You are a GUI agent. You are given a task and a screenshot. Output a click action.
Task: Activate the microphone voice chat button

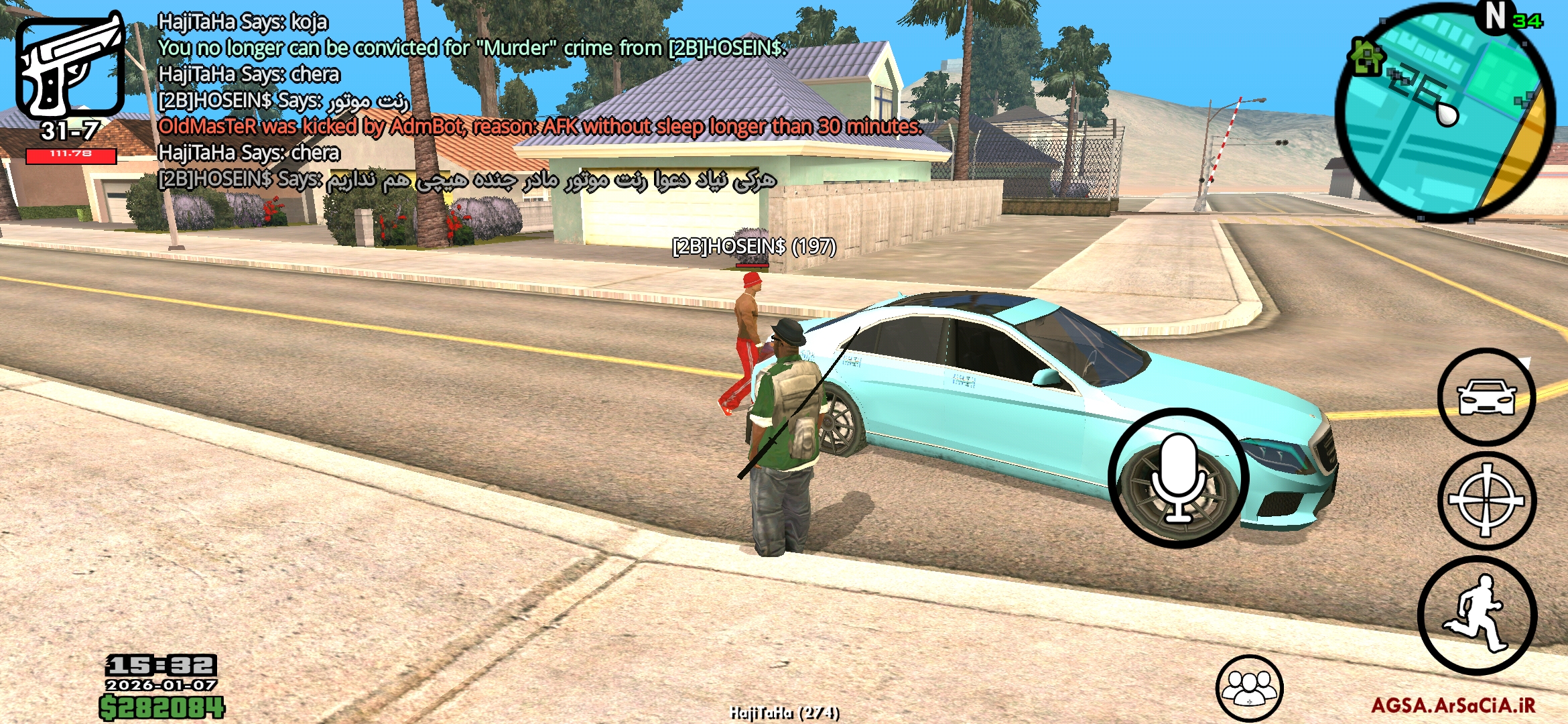pos(1177,478)
